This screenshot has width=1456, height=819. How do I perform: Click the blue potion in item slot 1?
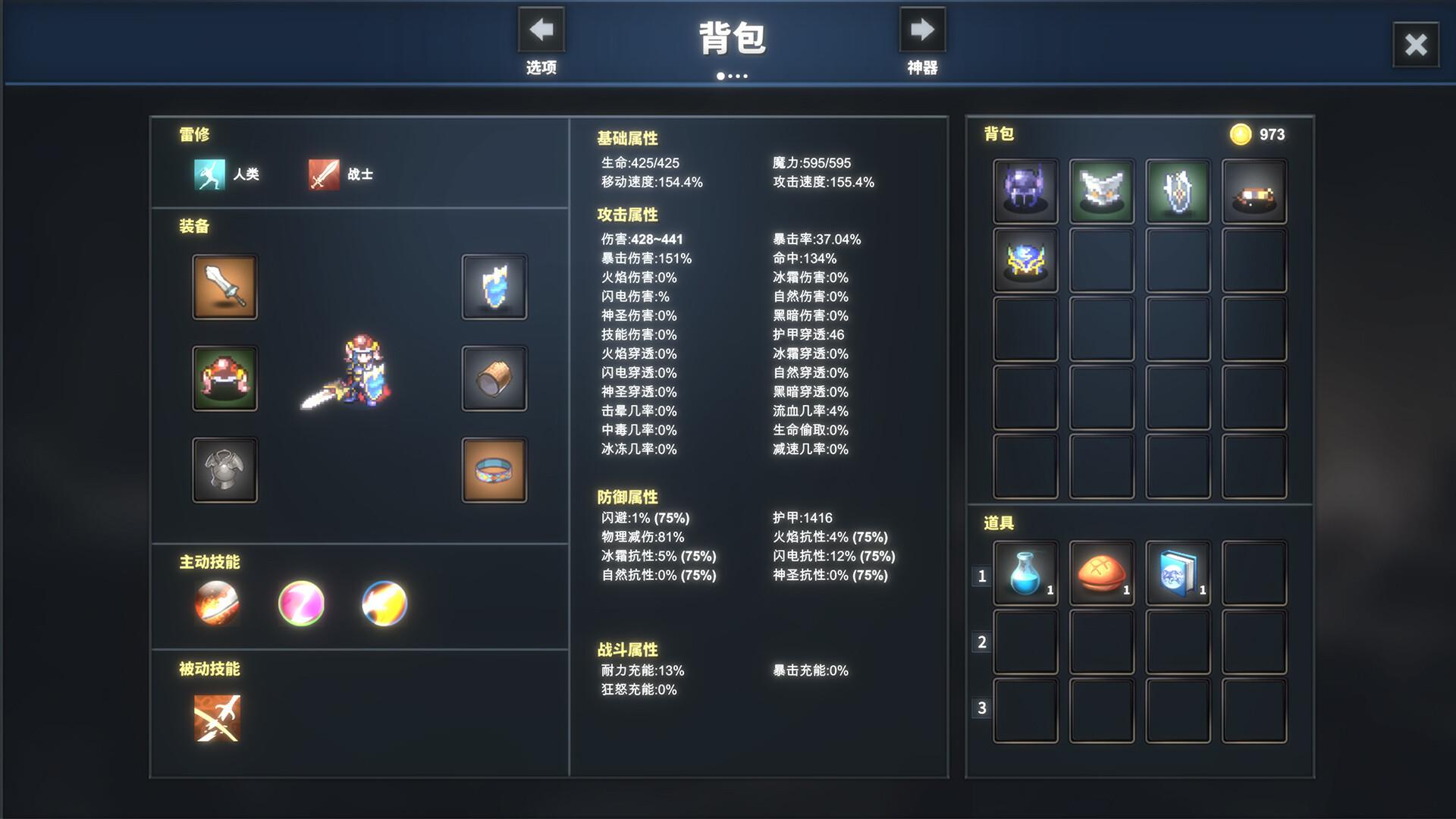[1025, 573]
